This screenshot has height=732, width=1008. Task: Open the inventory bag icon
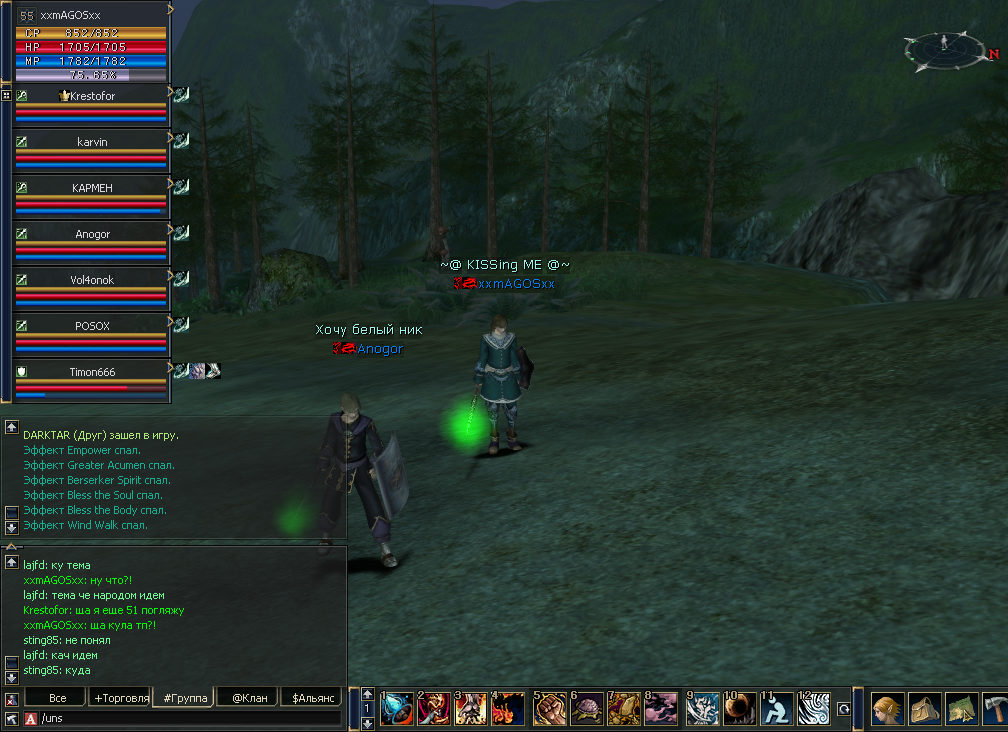925,709
